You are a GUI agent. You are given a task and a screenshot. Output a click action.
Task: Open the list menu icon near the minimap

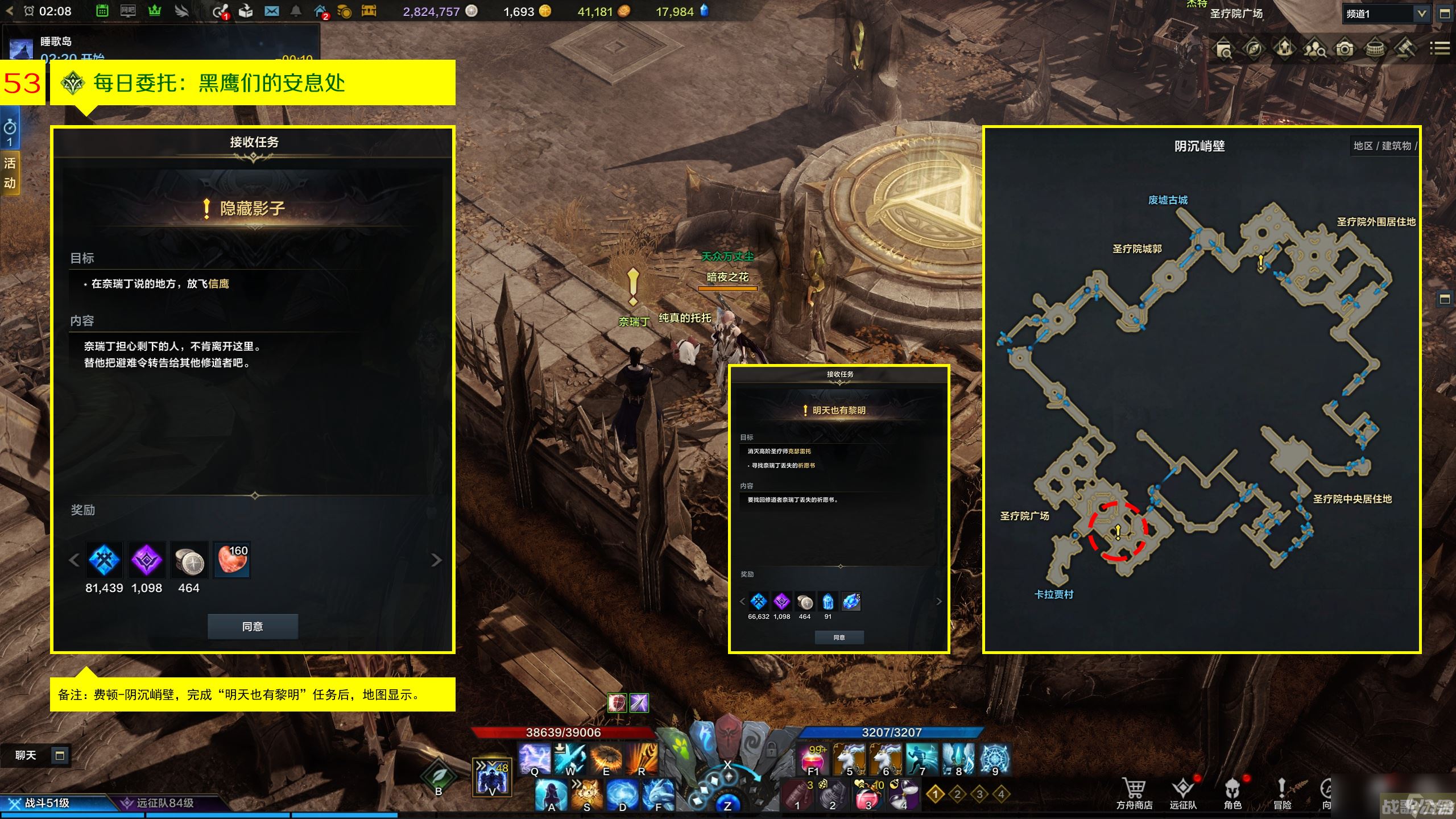1440,49
